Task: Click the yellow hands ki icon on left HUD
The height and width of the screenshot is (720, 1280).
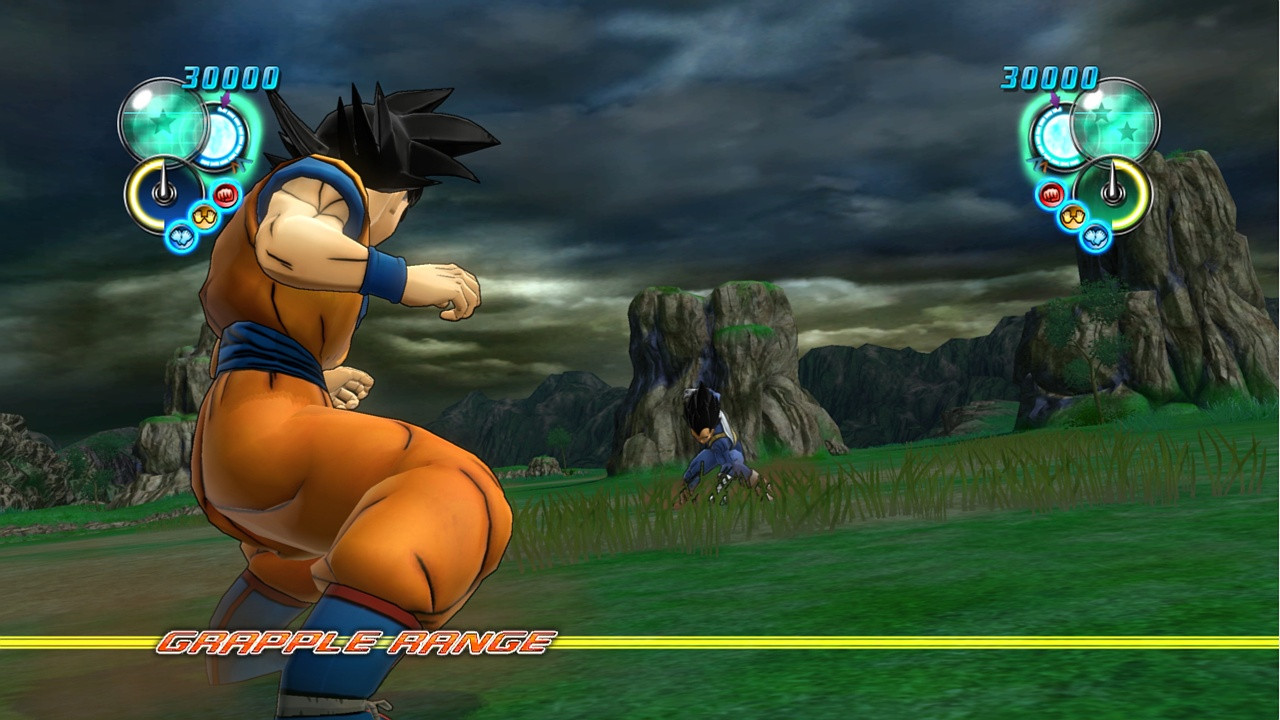Action: pos(205,215)
